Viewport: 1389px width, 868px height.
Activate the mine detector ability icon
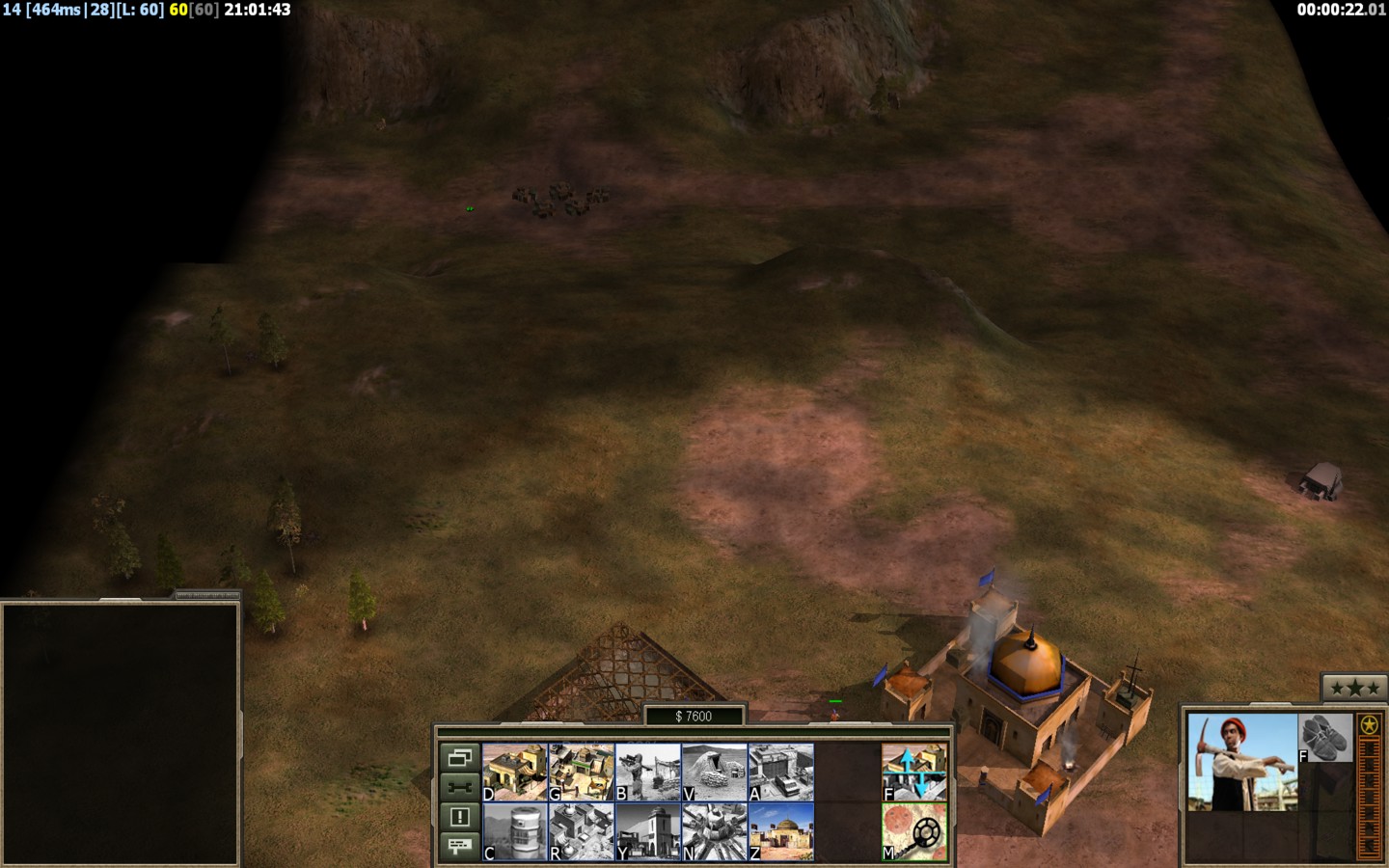[914, 831]
